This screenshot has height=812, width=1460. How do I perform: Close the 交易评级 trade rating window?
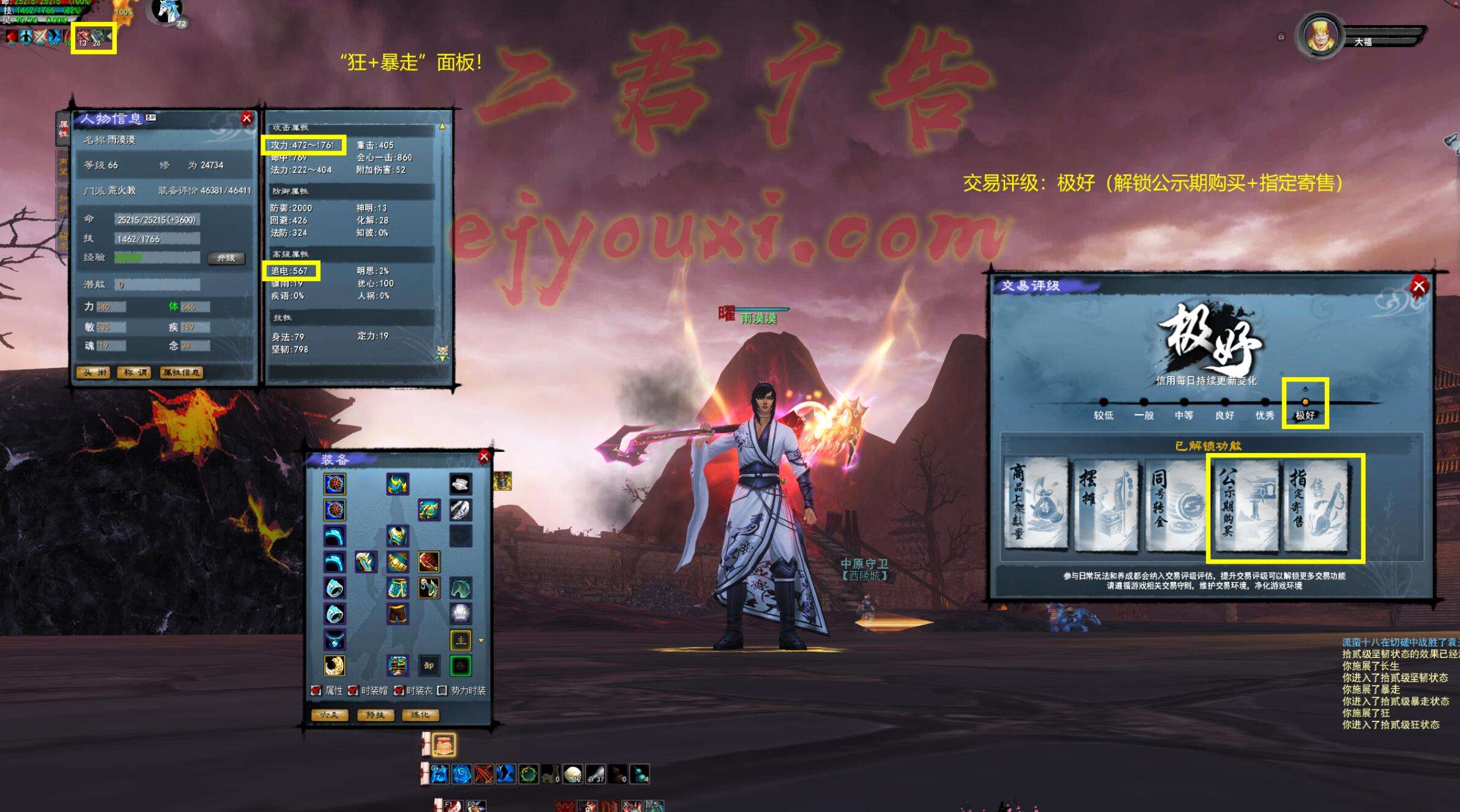tap(1418, 286)
